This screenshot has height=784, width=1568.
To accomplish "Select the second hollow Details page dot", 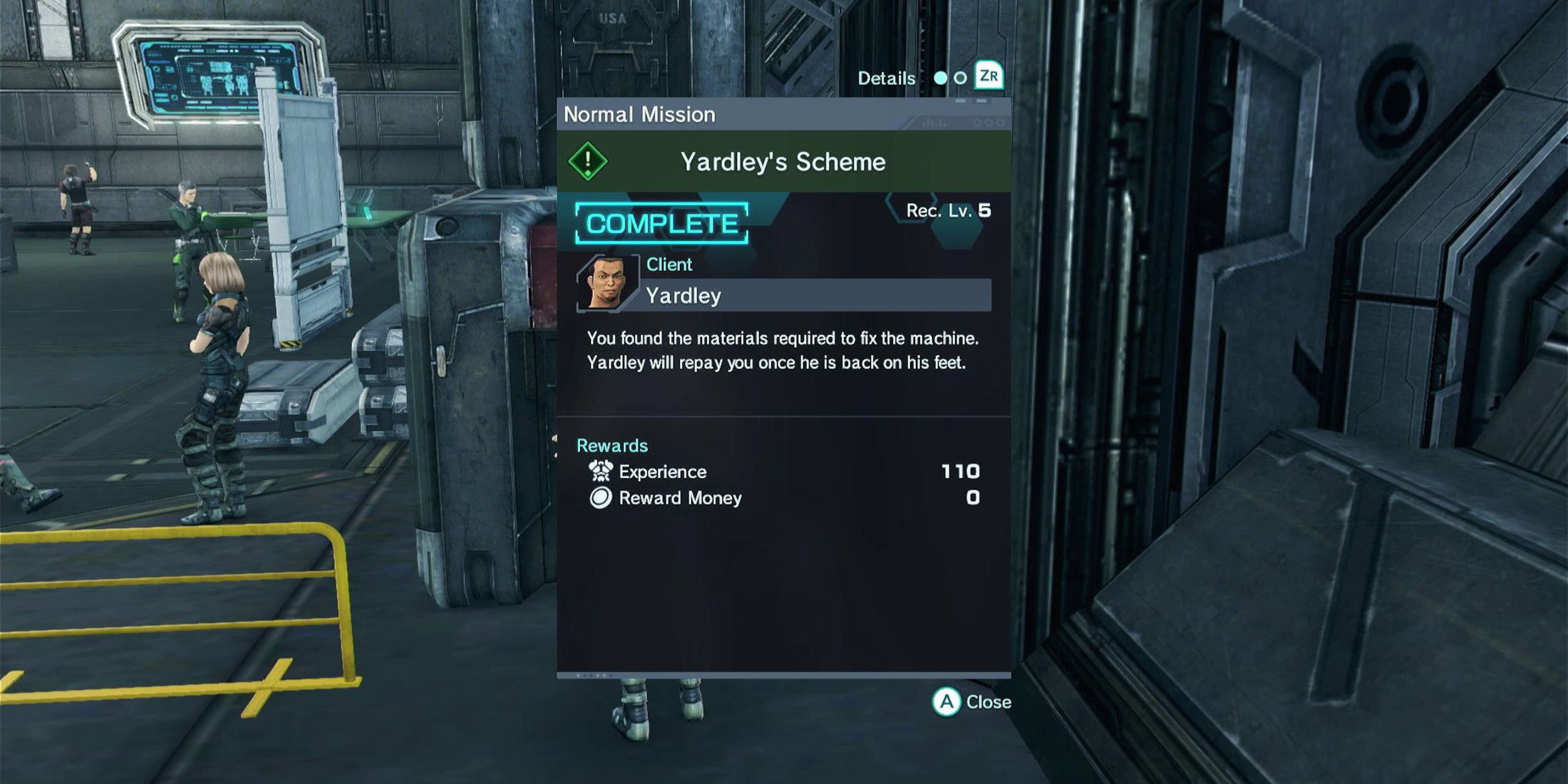I will tap(960, 78).
